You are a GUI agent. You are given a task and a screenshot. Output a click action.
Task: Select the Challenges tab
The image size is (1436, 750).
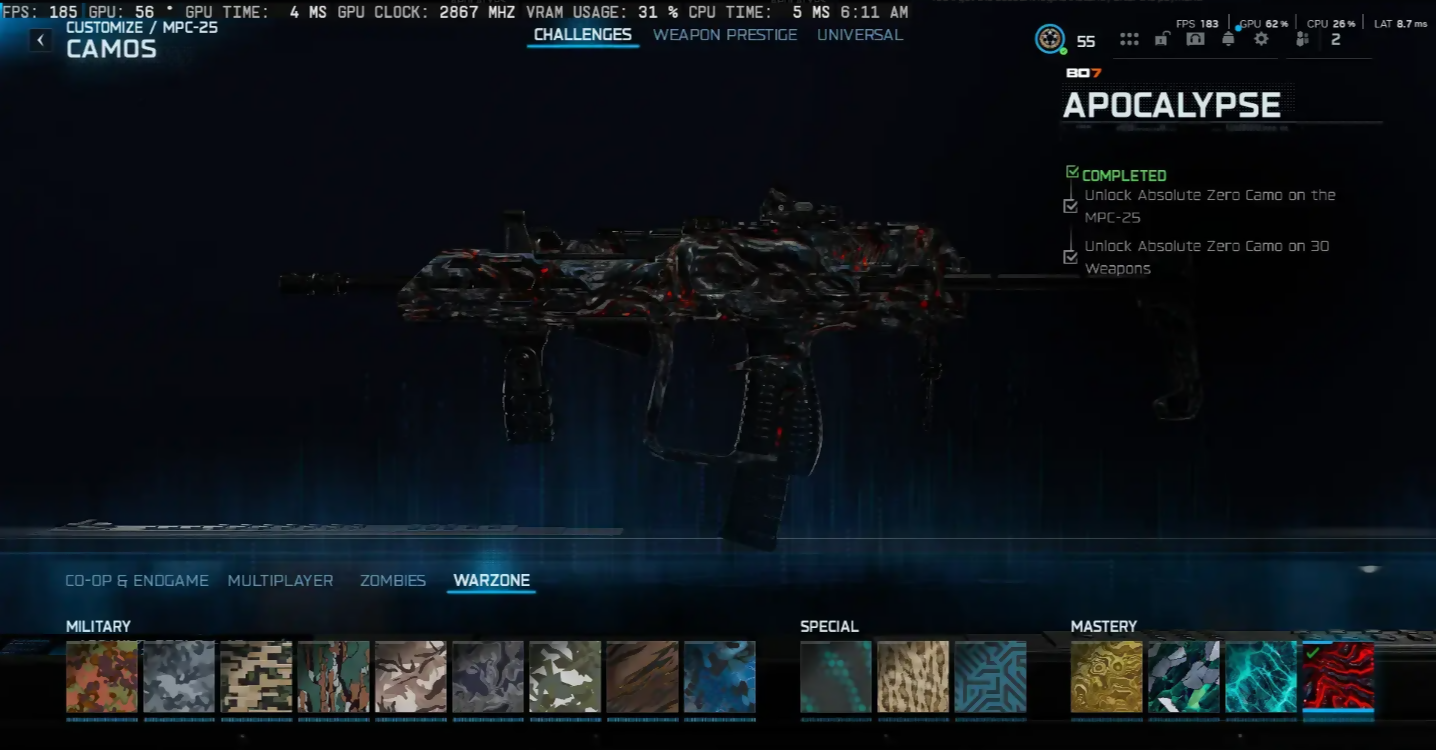click(x=582, y=35)
